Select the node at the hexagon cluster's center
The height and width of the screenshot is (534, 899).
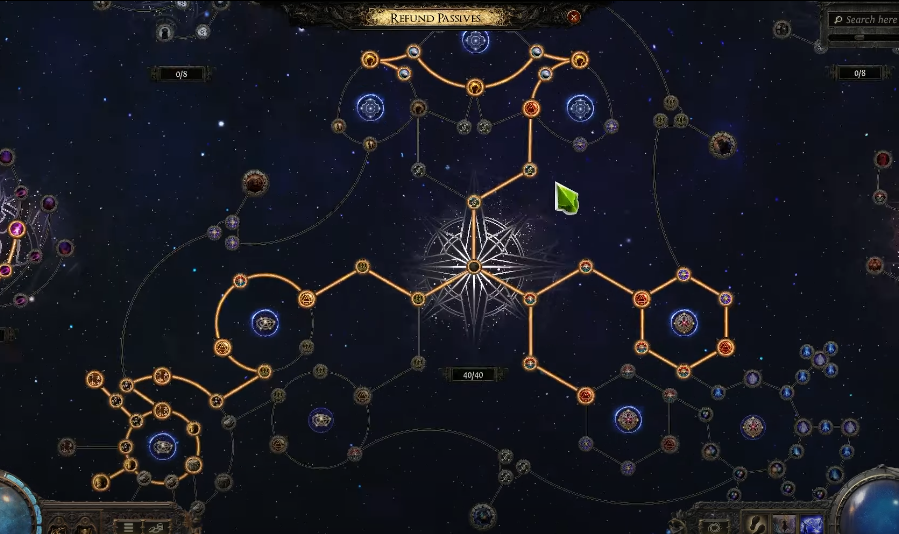click(684, 322)
